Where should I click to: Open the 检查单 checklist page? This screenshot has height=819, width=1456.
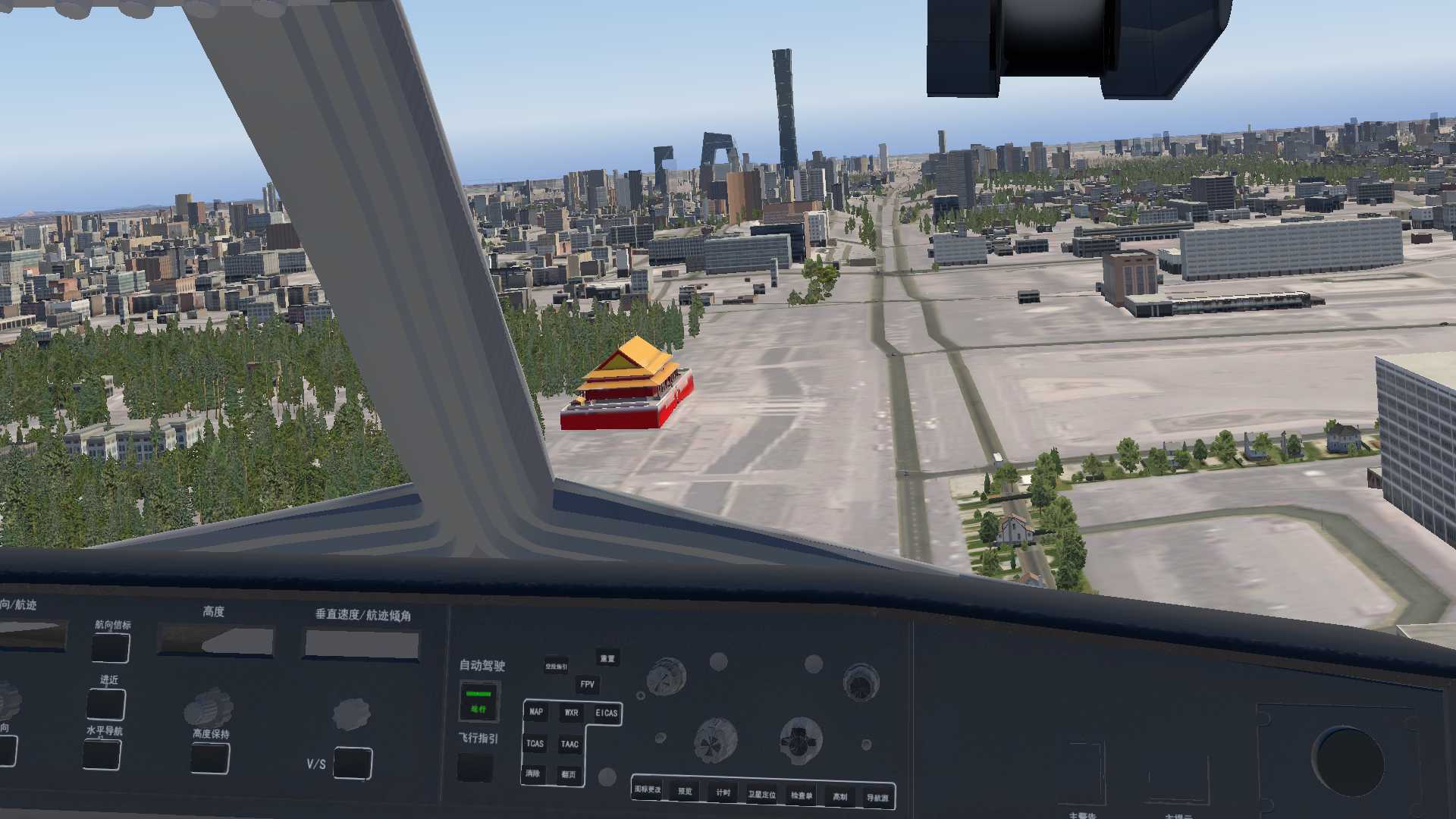click(801, 795)
